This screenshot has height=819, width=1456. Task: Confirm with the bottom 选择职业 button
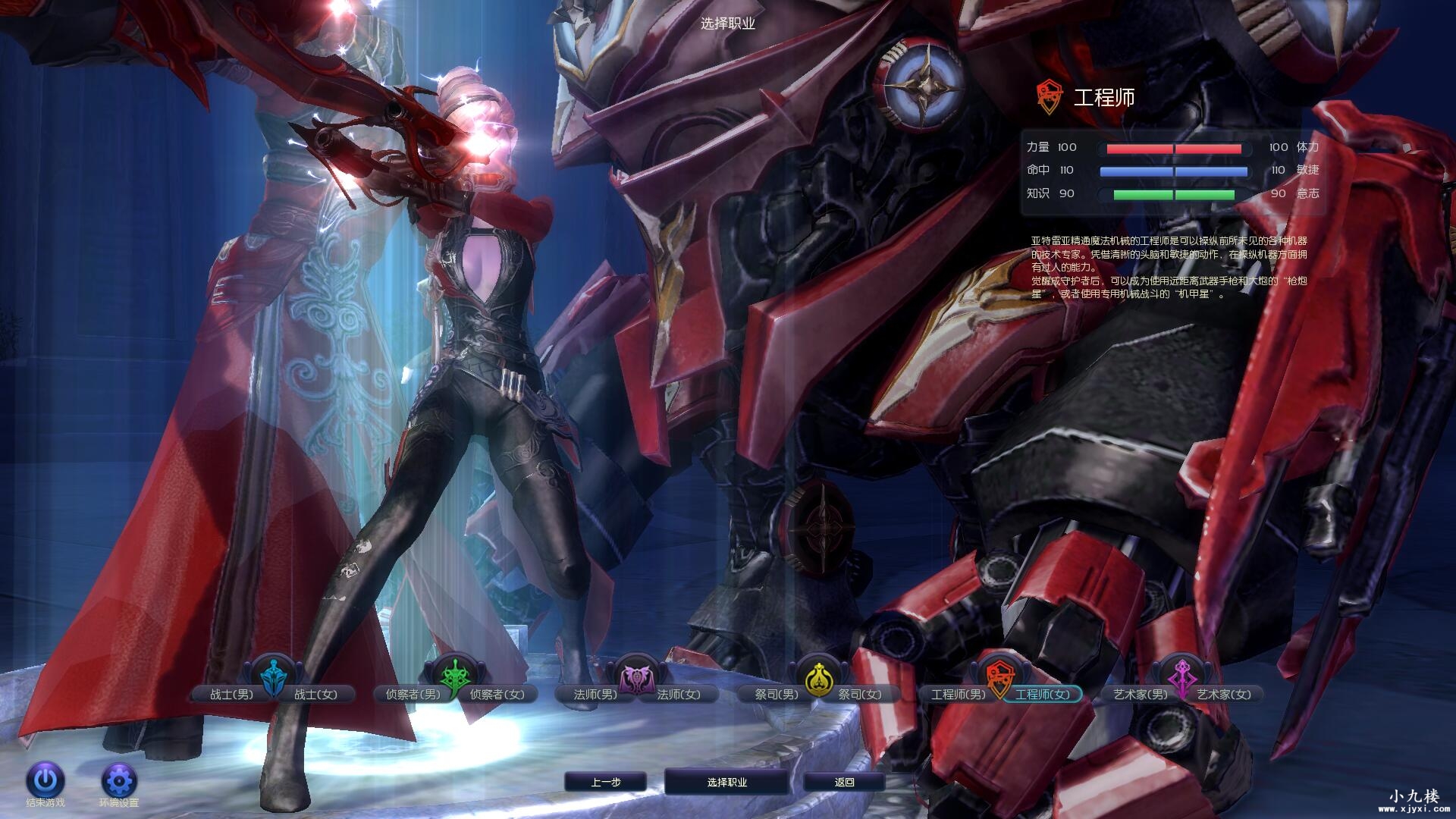coord(726,782)
